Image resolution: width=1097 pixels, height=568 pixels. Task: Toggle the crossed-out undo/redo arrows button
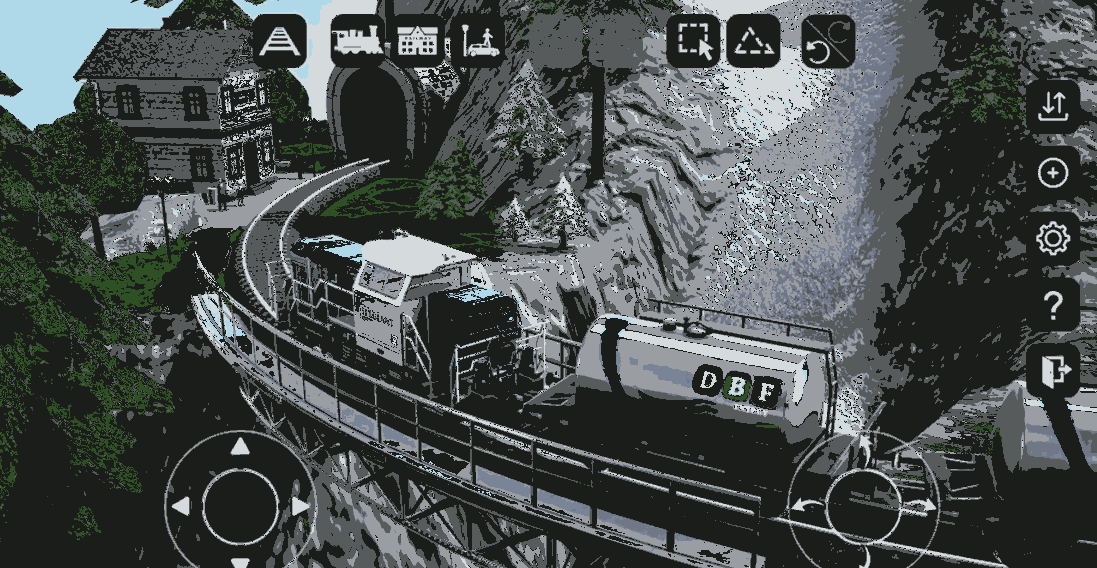pos(828,42)
